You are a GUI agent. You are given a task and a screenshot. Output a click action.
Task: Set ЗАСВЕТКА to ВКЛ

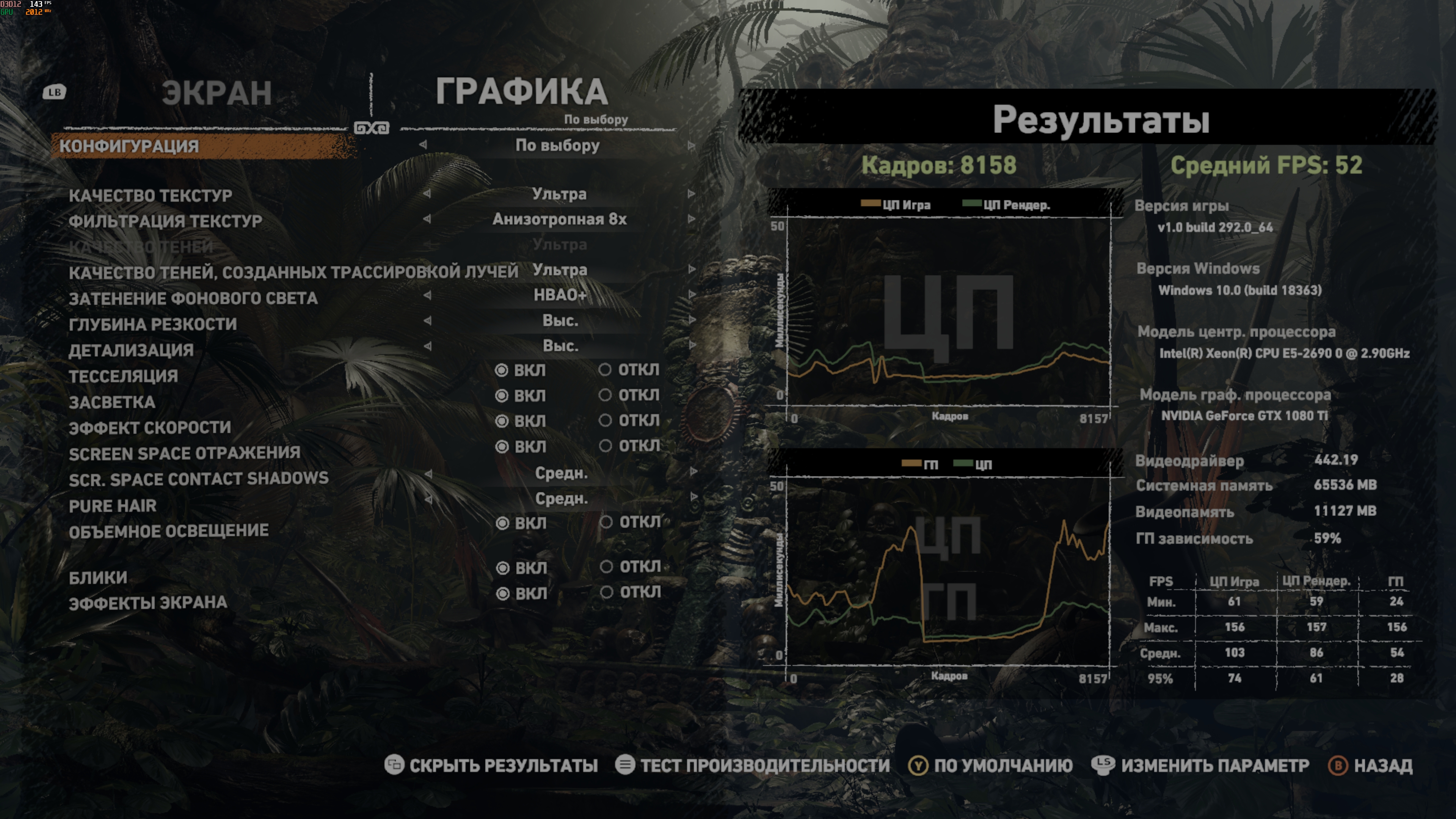coord(502,395)
